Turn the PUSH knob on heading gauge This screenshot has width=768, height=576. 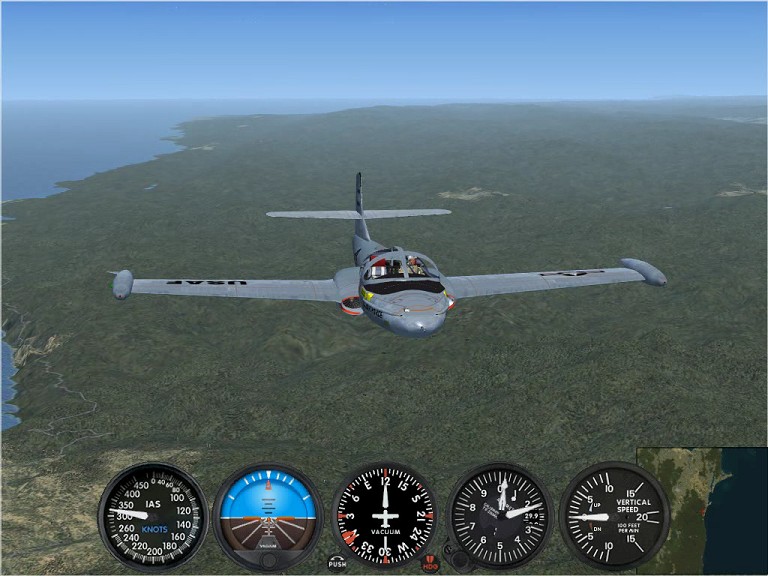coord(337,563)
